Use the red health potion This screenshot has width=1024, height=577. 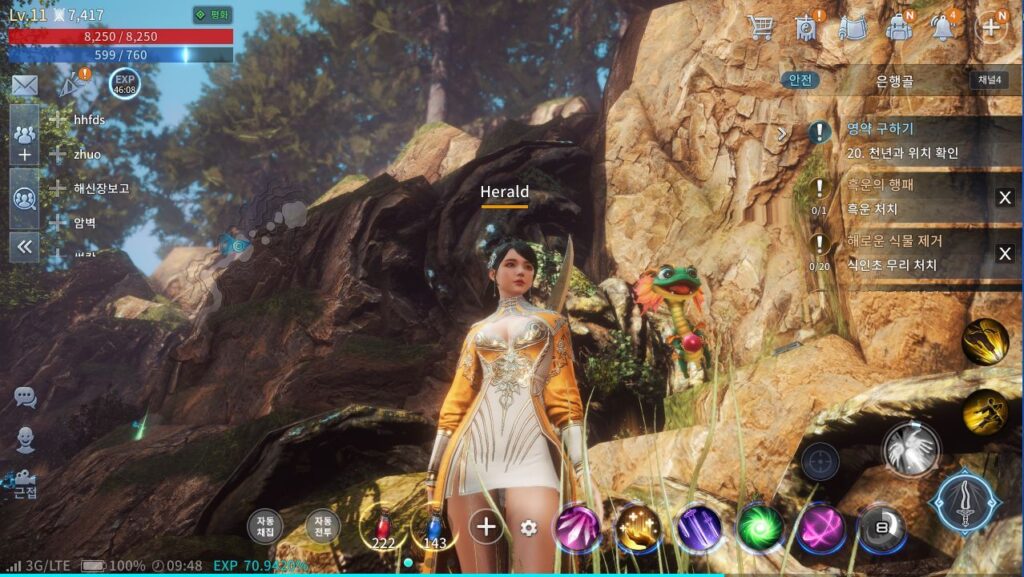(381, 527)
